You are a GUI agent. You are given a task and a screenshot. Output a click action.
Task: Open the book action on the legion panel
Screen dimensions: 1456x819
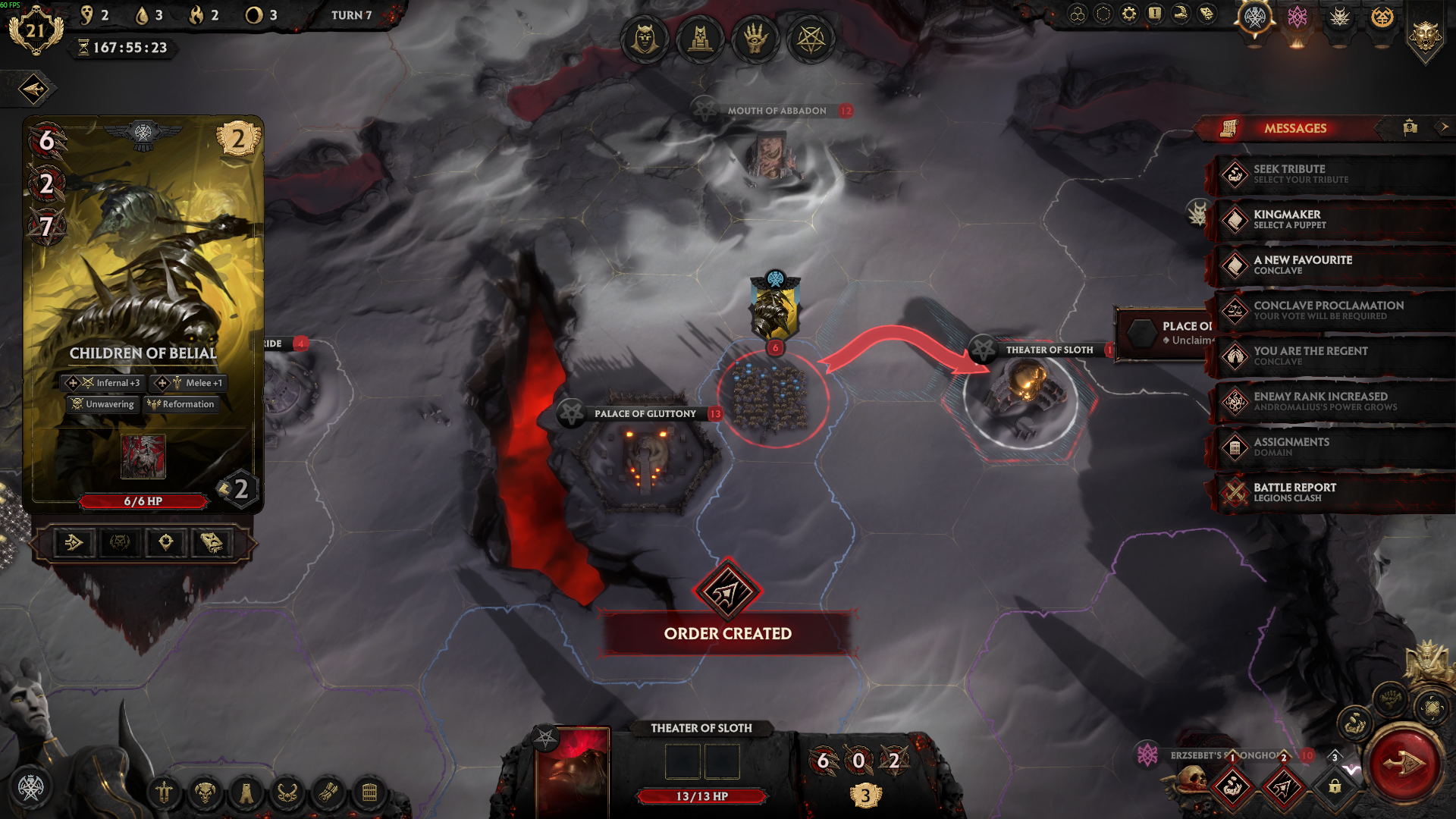coord(212,542)
